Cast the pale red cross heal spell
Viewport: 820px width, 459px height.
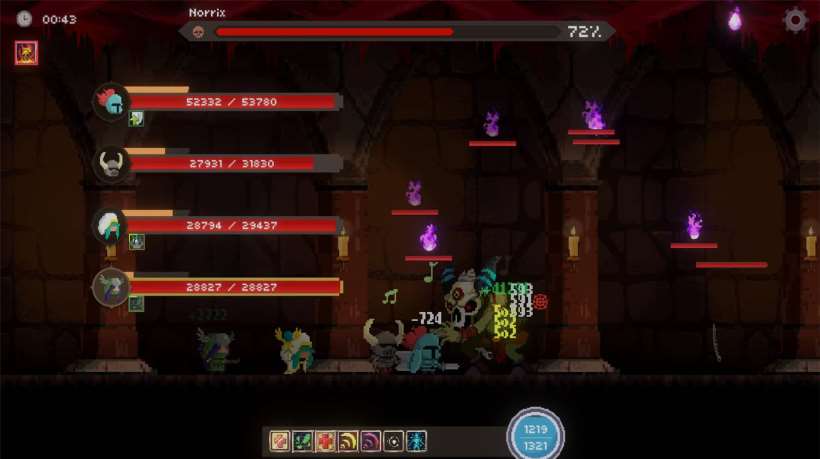[280, 440]
